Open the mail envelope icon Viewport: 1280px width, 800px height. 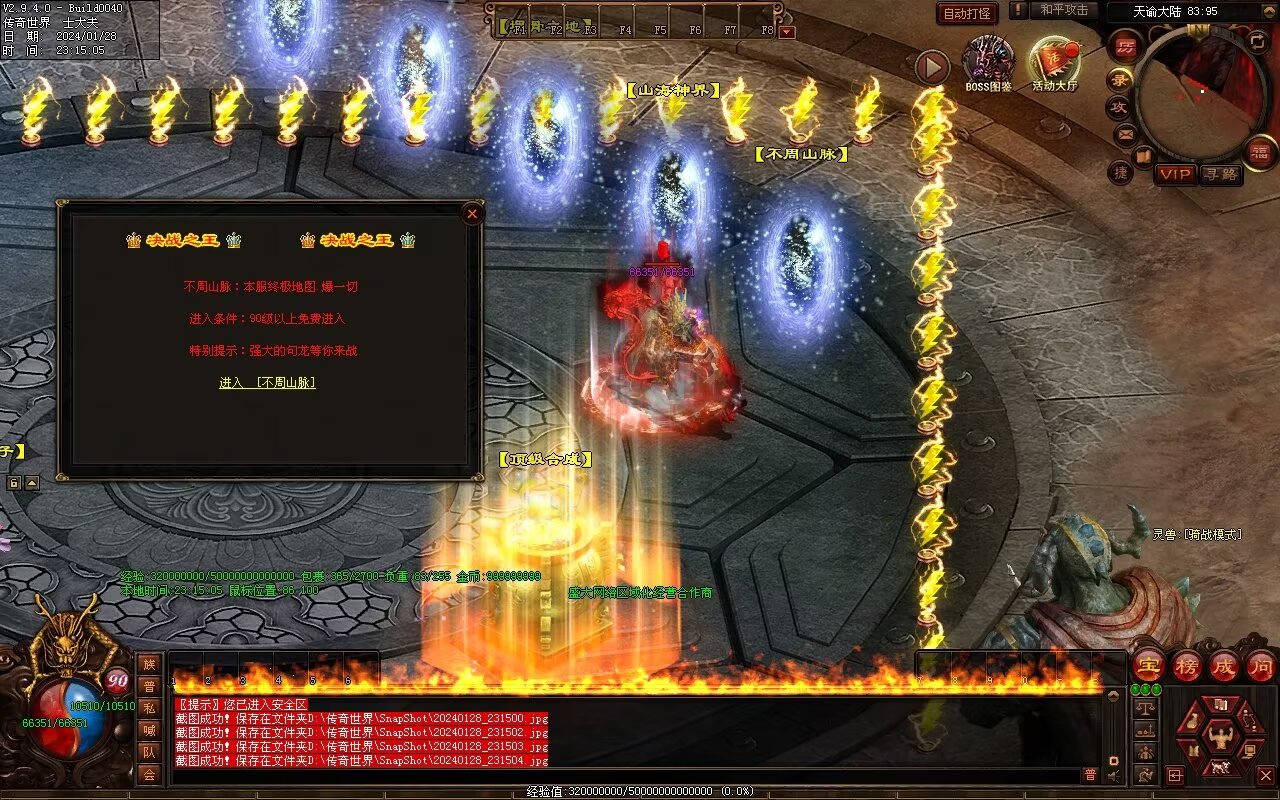[1126, 133]
